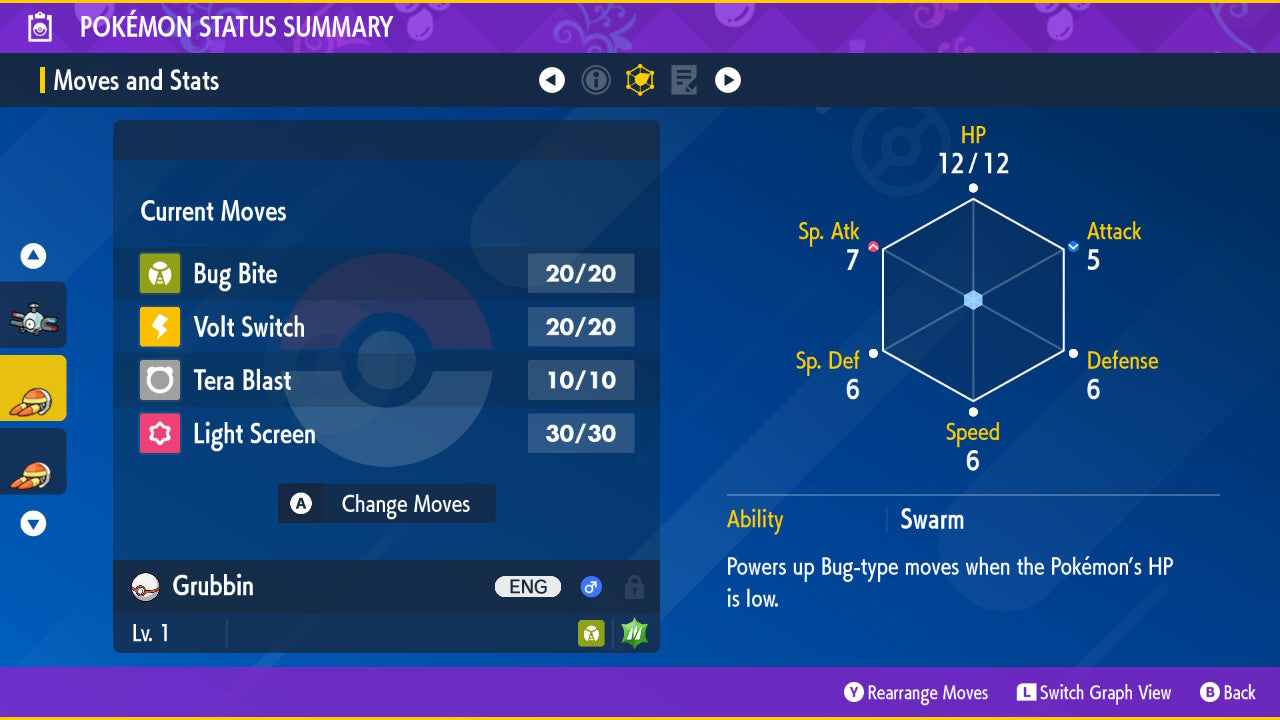Go to next summary page arrow
This screenshot has width=1280, height=720.
pyautogui.click(x=728, y=80)
